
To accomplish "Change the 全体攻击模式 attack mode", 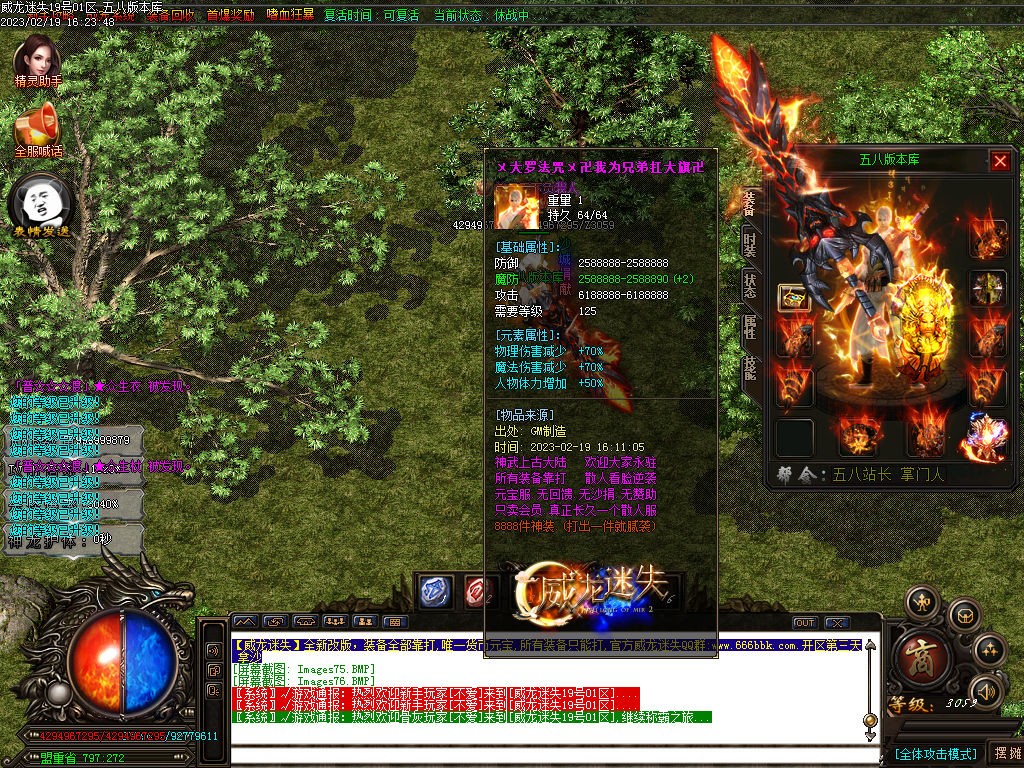I will pos(935,753).
